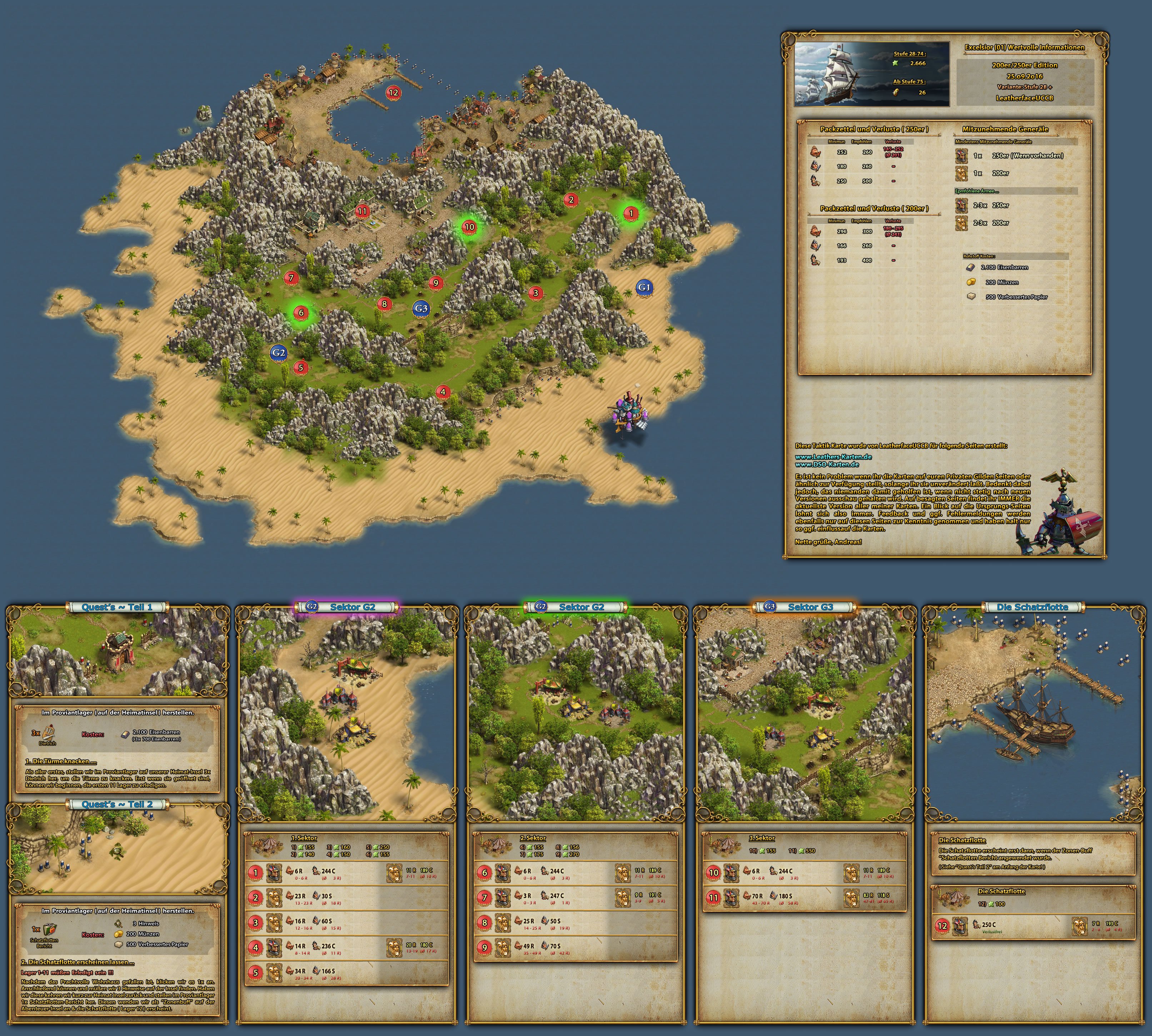Select camp marker 9 on the island map
The image size is (1152, 1036).
point(436,282)
